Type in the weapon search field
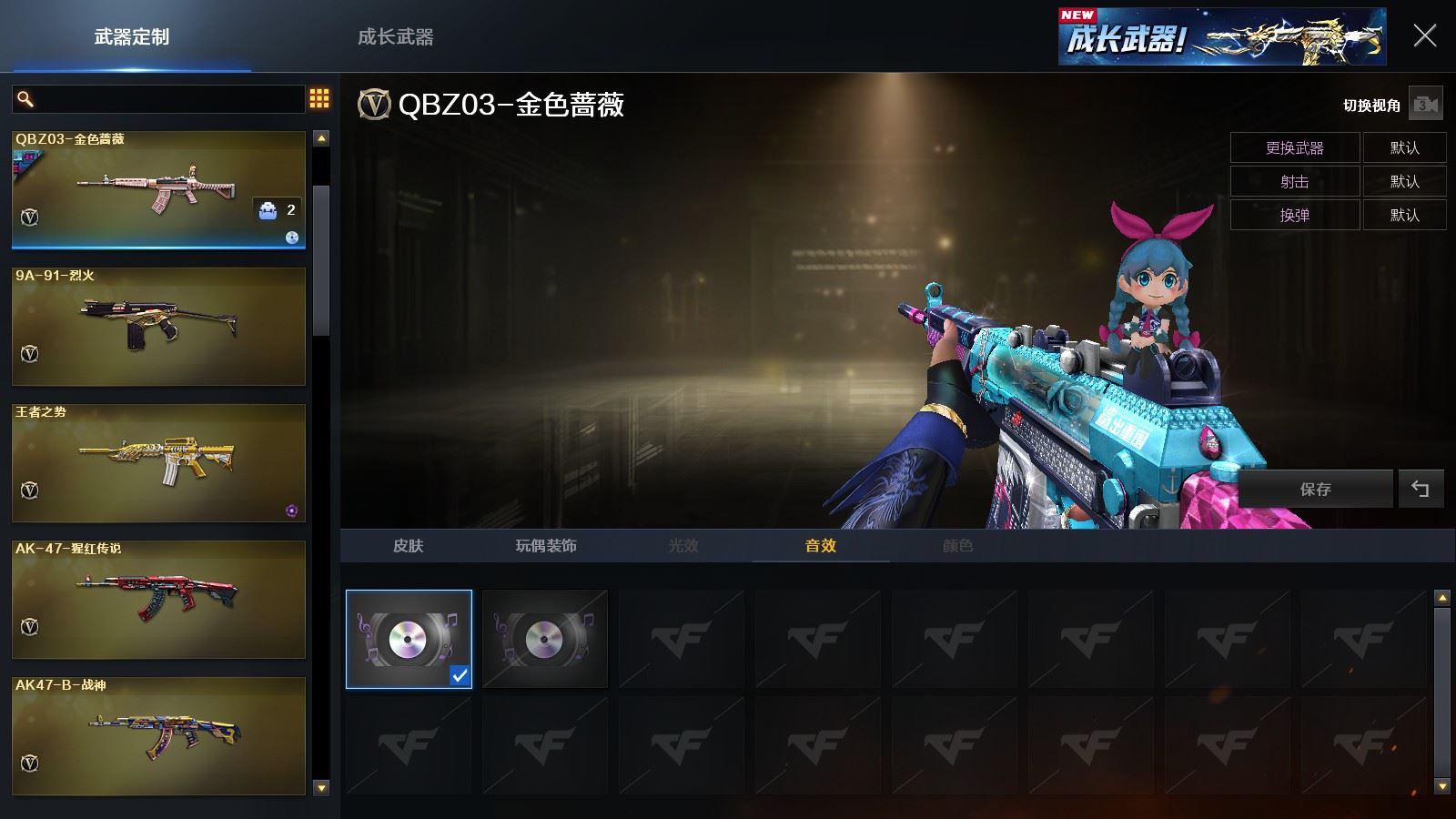The width and height of the screenshot is (1456, 819). [168, 99]
